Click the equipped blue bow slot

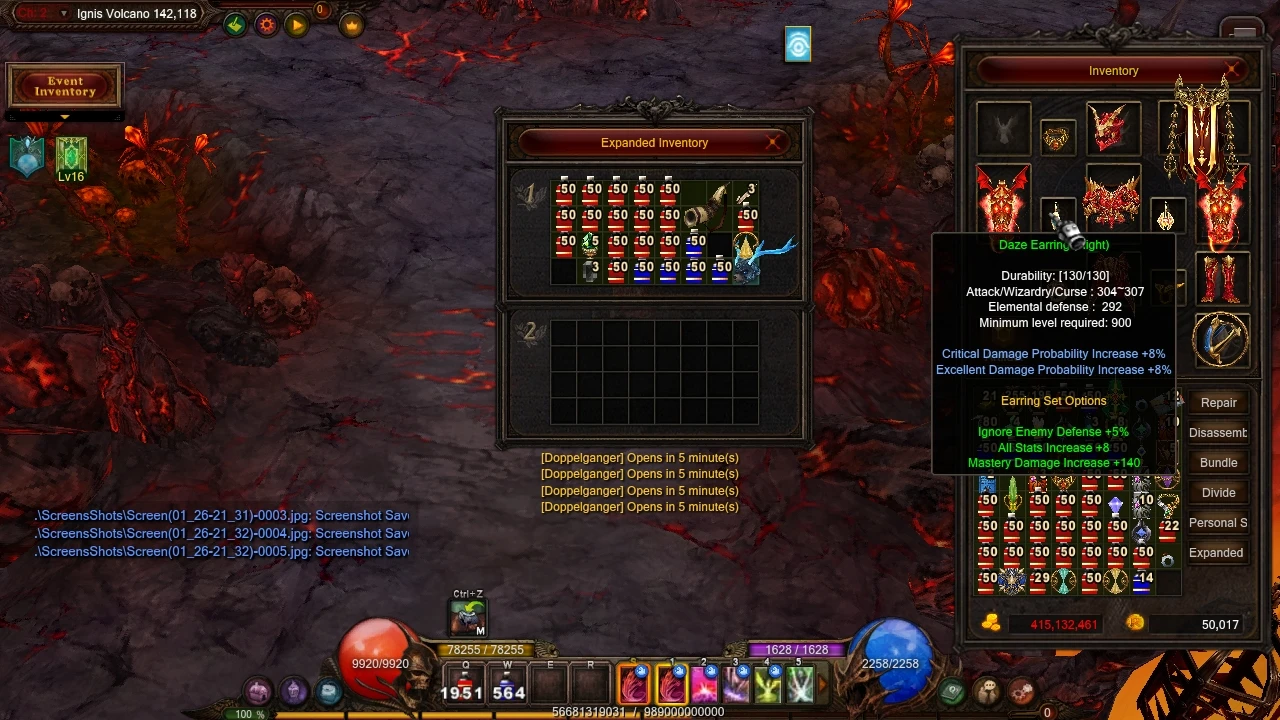1220,340
